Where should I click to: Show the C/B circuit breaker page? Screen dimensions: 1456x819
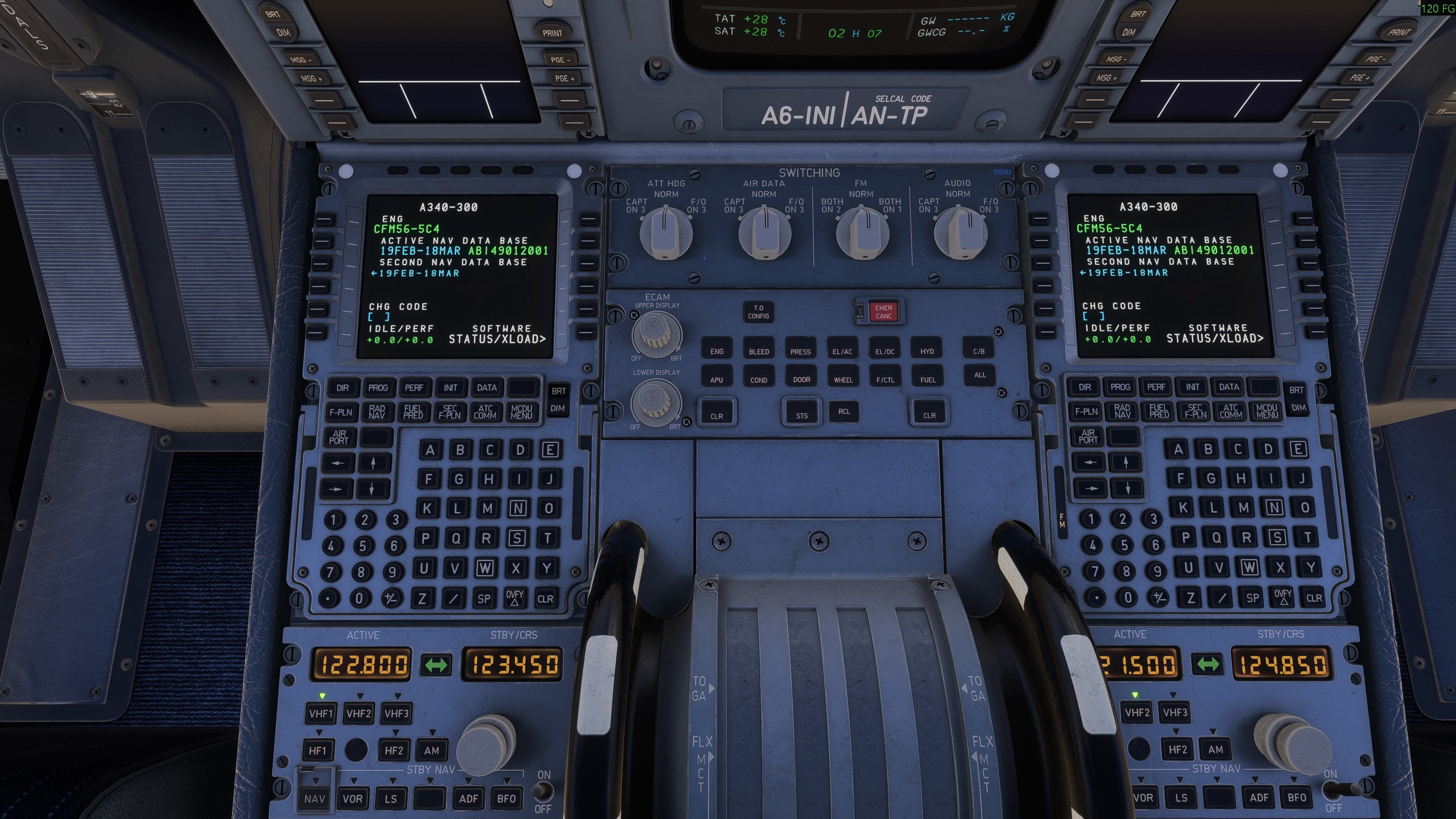pyautogui.click(x=979, y=351)
